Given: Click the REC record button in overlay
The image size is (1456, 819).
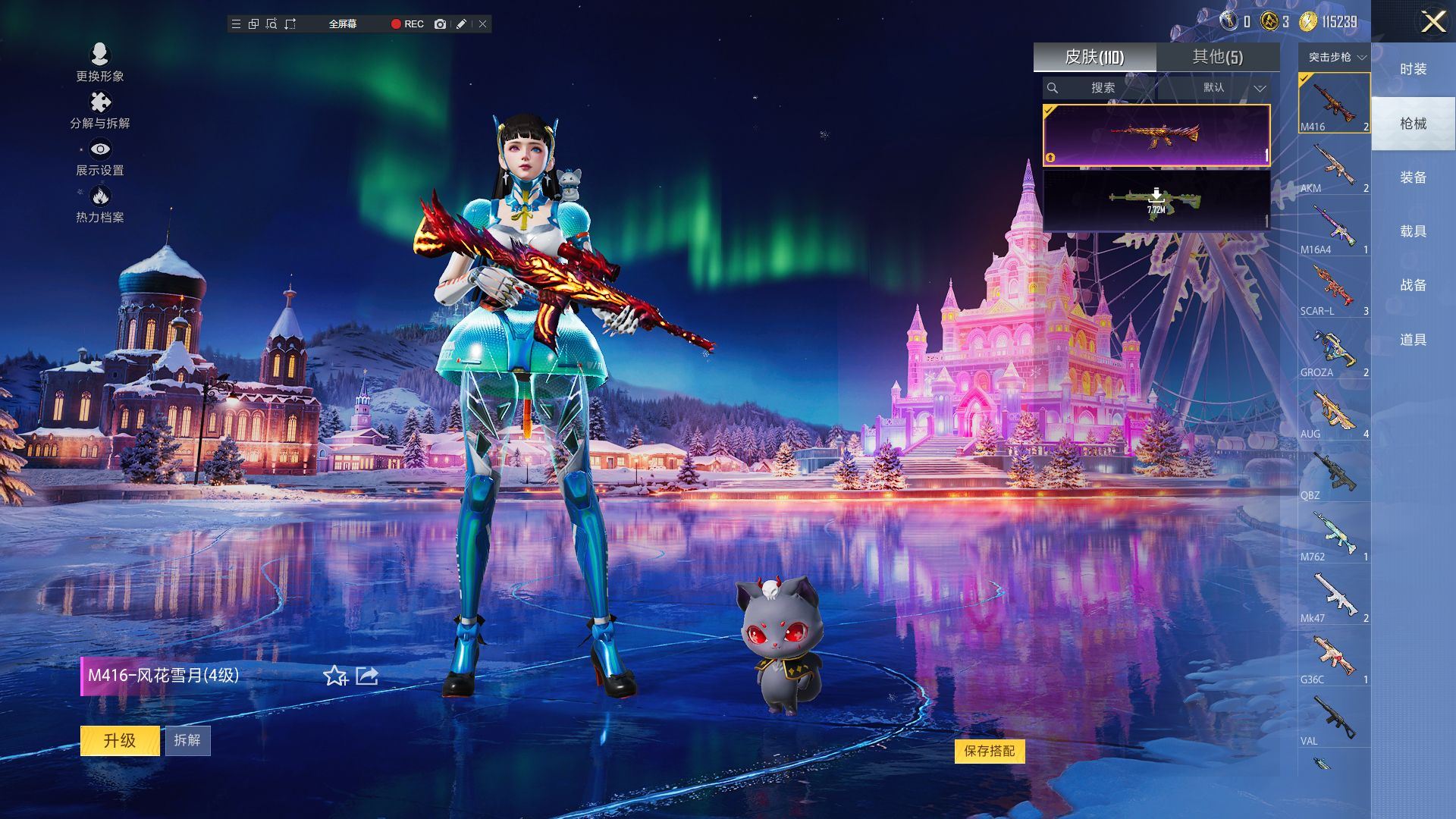Looking at the screenshot, I should click(x=407, y=24).
